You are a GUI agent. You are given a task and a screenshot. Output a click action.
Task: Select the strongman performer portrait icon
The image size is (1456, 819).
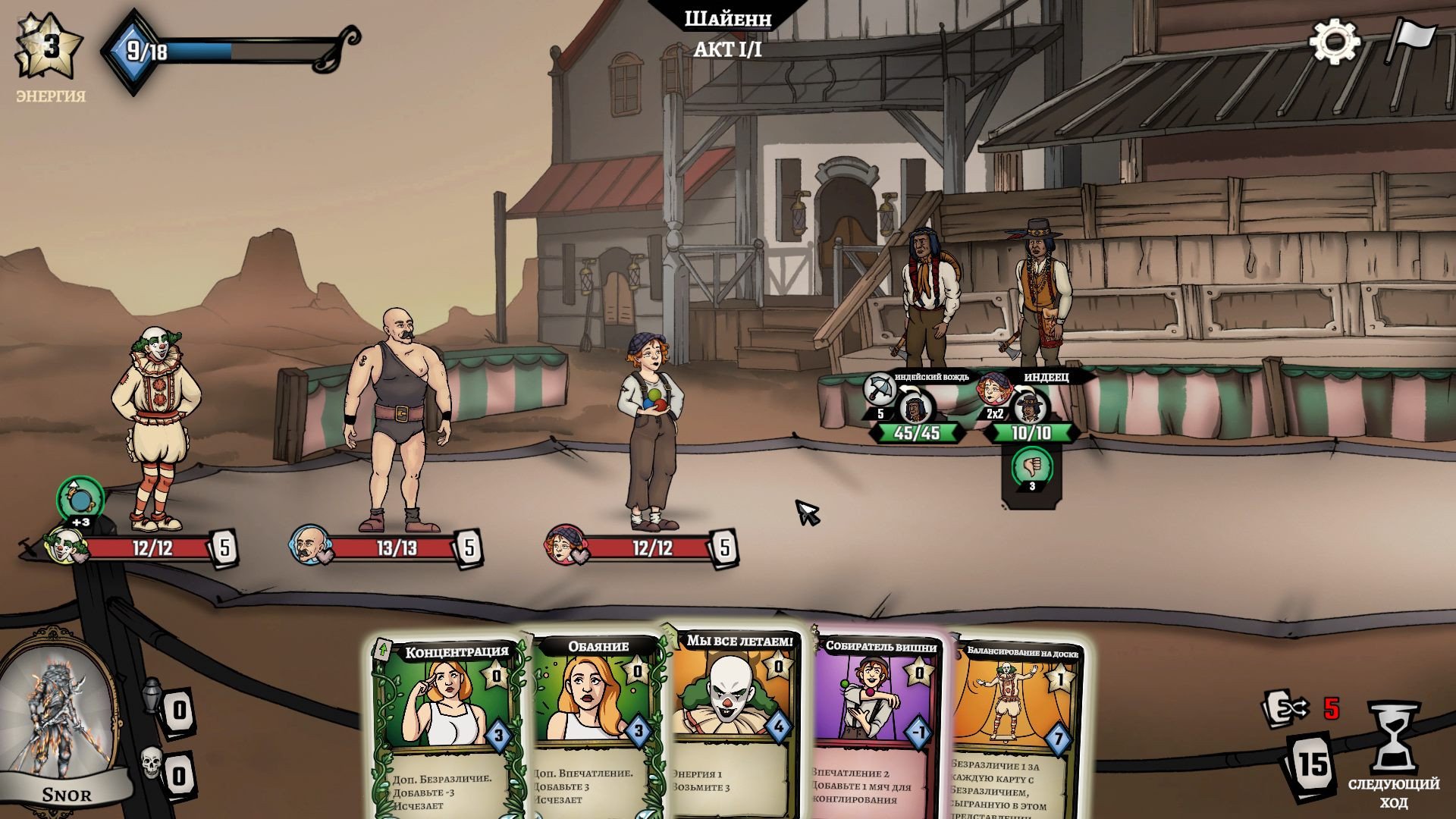click(308, 544)
